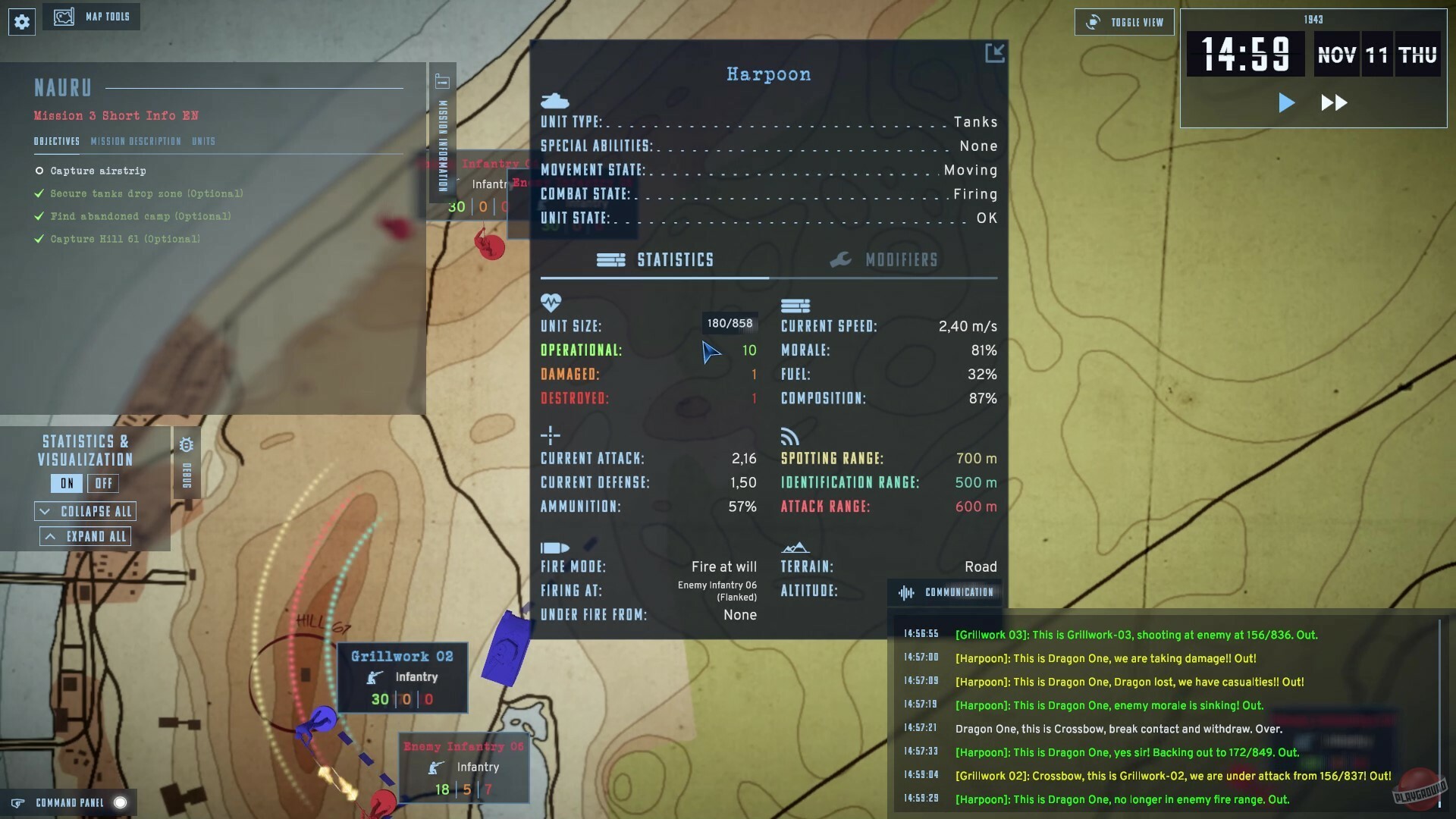
Task: Click the spotting range antenna icon
Action: pyautogui.click(x=789, y=435)
